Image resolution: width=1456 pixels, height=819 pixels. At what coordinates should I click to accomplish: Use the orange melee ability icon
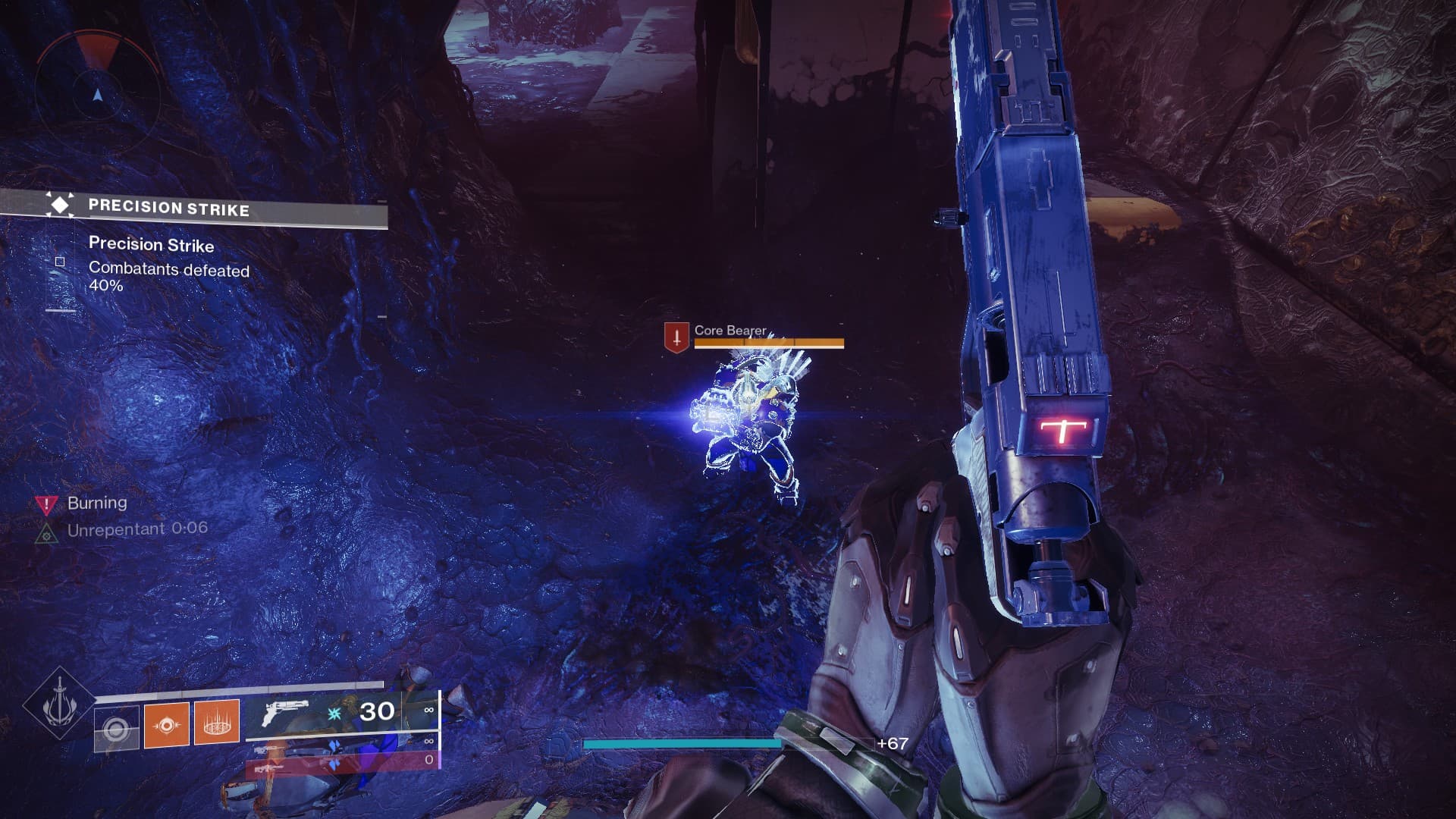tap(167, 723)
